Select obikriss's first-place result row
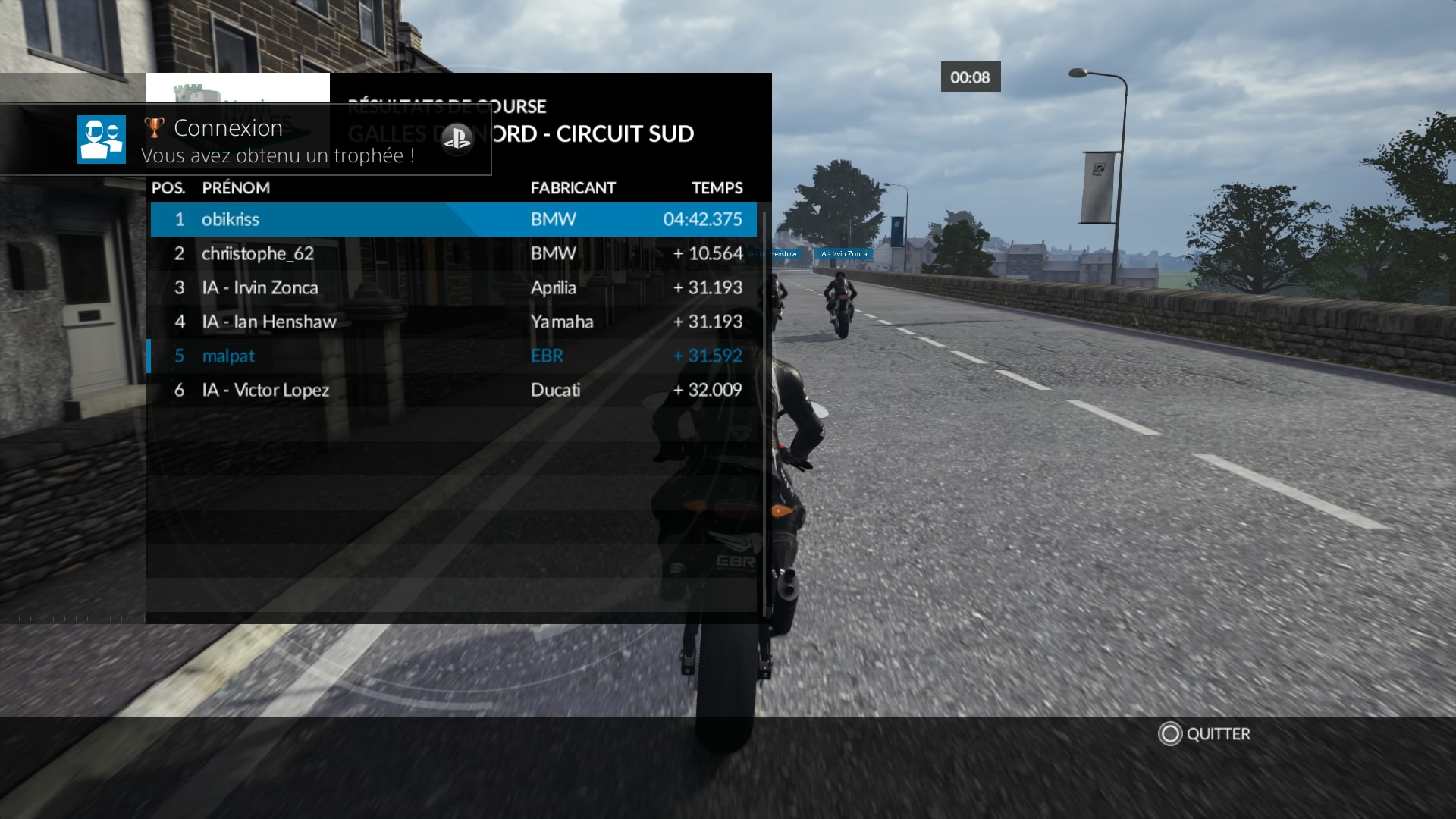This screenshot has width=1456, height=819. click(x=453, y=219)
